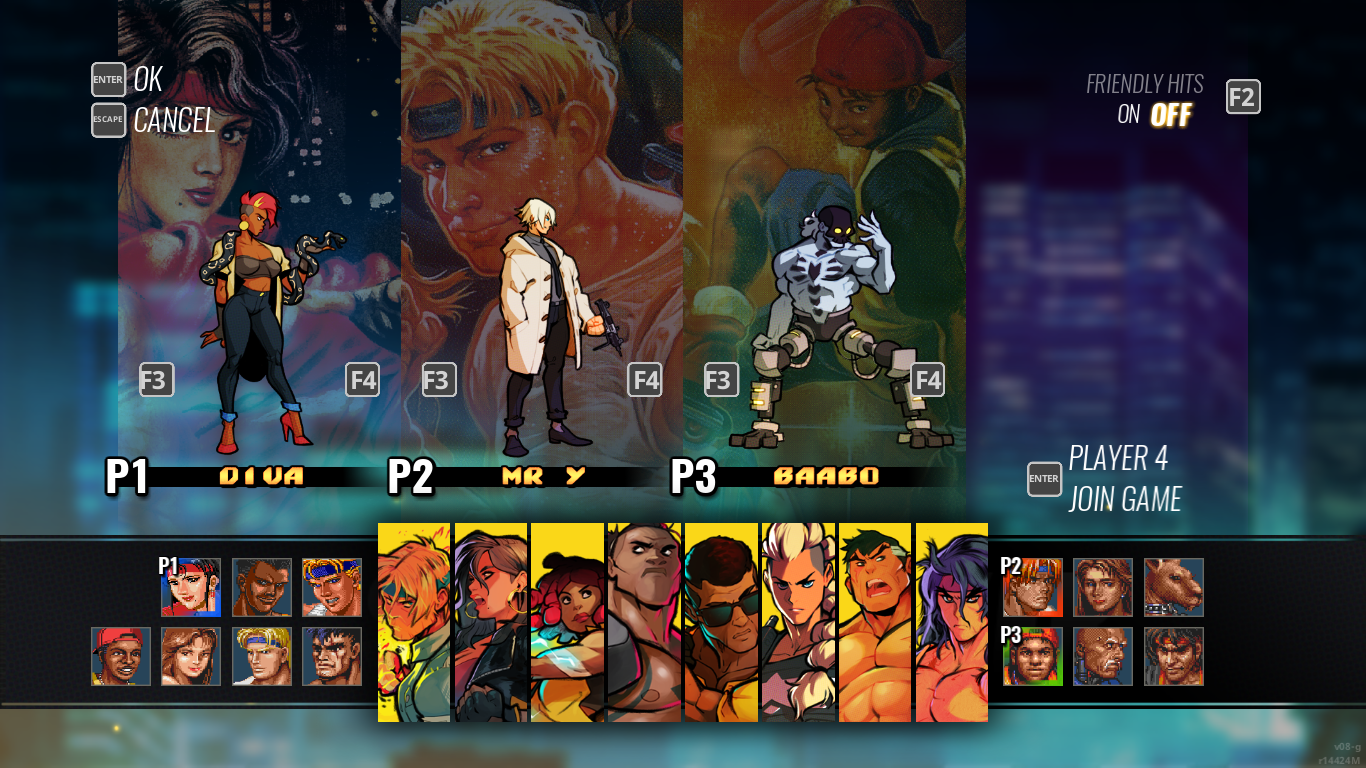Image resolution: width=1366 pixels, height=768 pixels.
Task: Select Skate's red-cap retro portrait bottom left
Action: pos(120,657)
